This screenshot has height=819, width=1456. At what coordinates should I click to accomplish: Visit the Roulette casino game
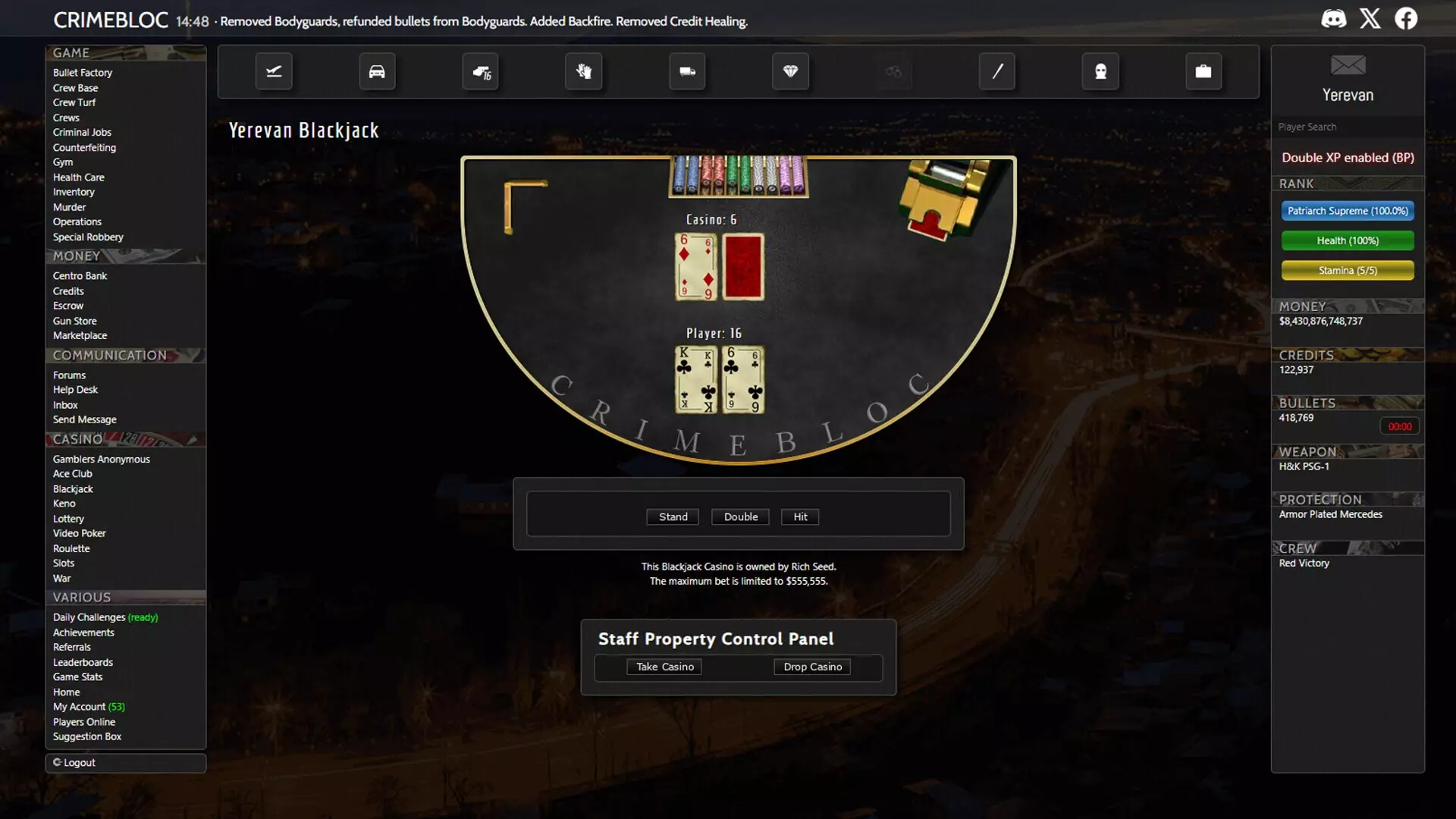click(71, 548)
